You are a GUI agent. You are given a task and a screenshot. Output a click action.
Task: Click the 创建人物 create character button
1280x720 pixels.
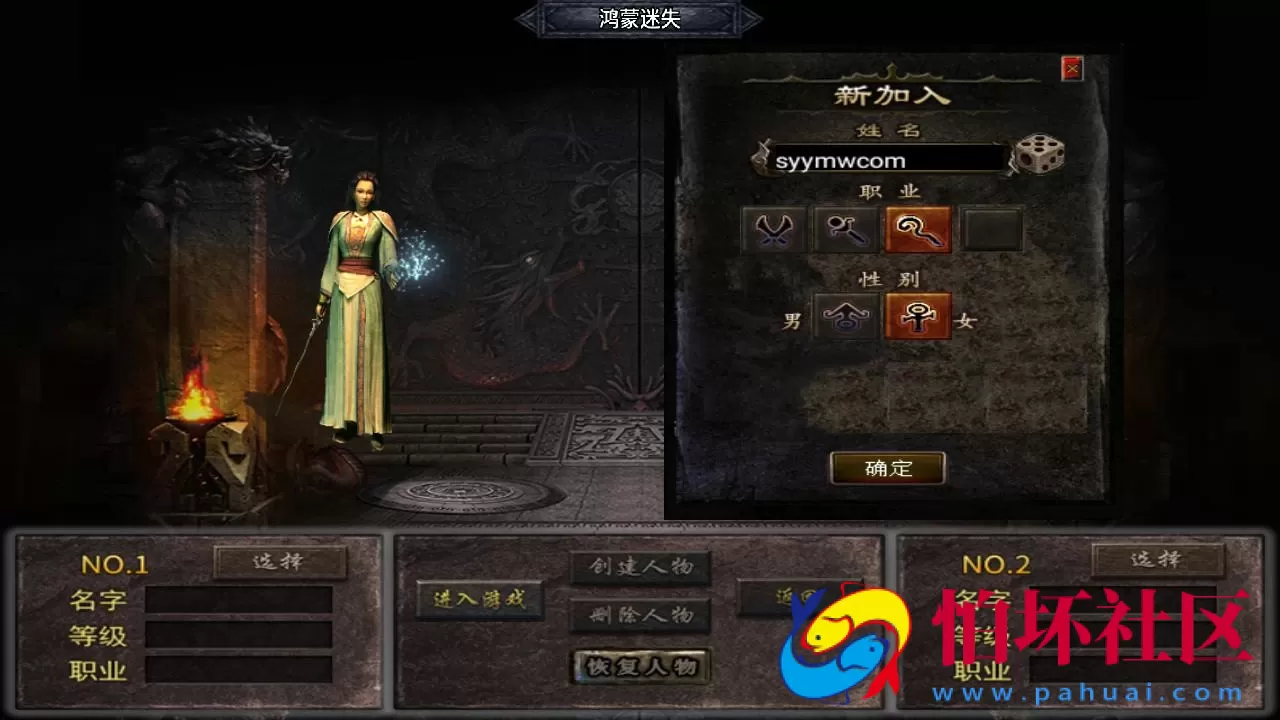[x=640, y=565]
